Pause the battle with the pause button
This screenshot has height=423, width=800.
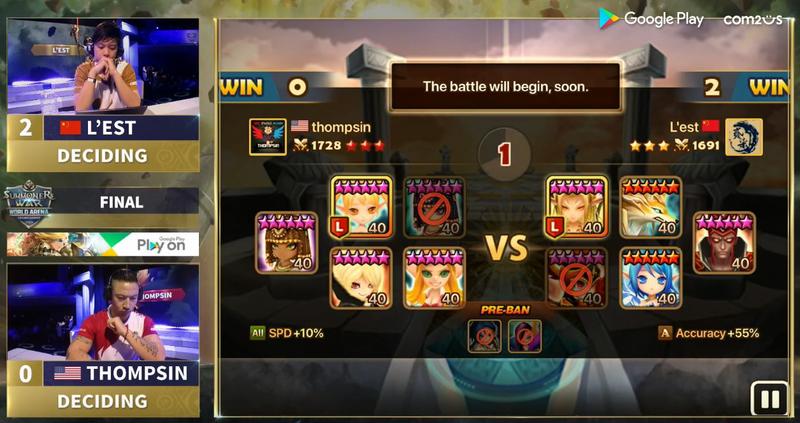tap(769, 399)
